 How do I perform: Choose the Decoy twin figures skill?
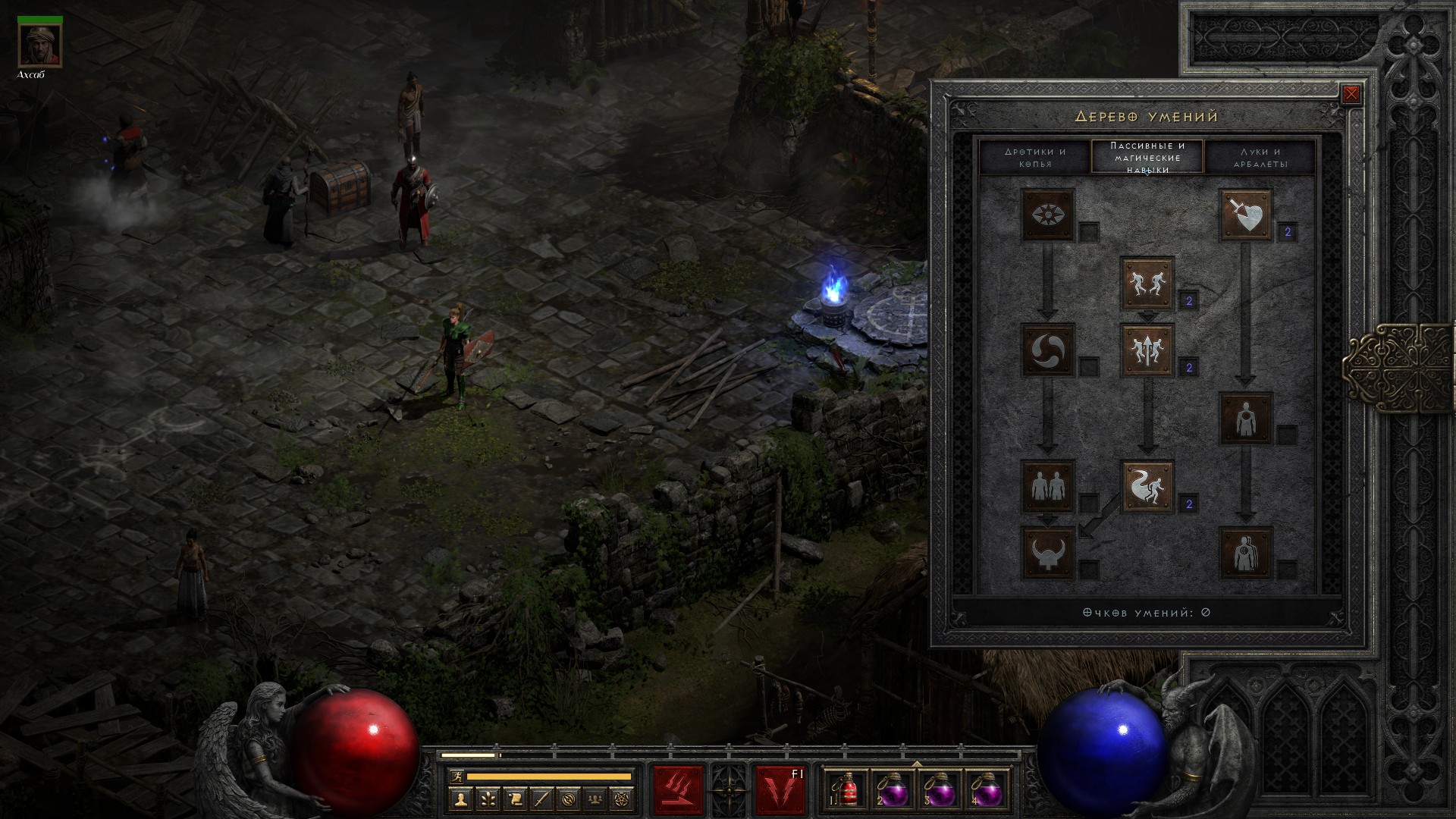(x=1048, y=486)
